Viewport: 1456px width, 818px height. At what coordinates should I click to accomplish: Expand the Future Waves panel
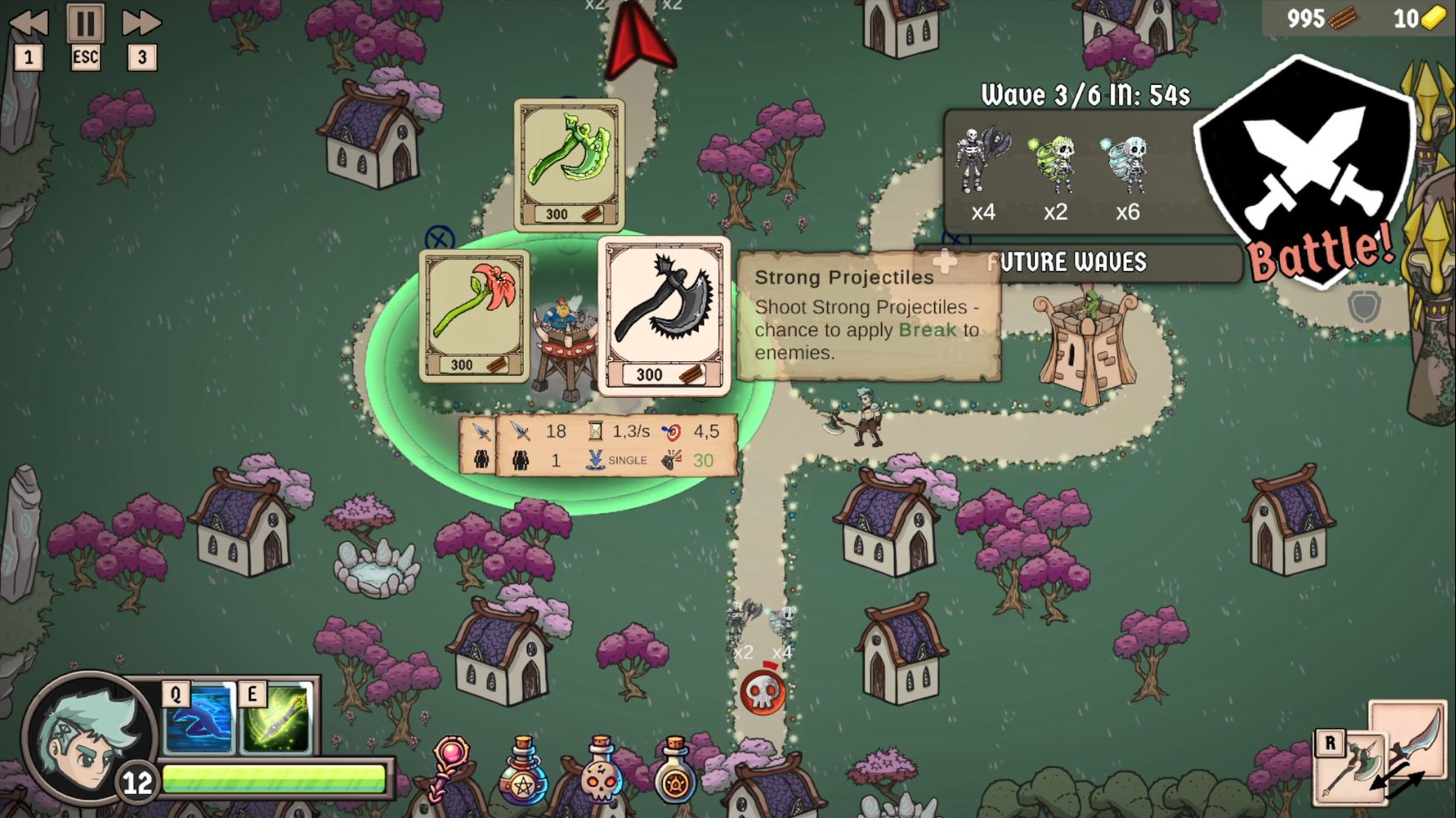[x=1076, y=263]
